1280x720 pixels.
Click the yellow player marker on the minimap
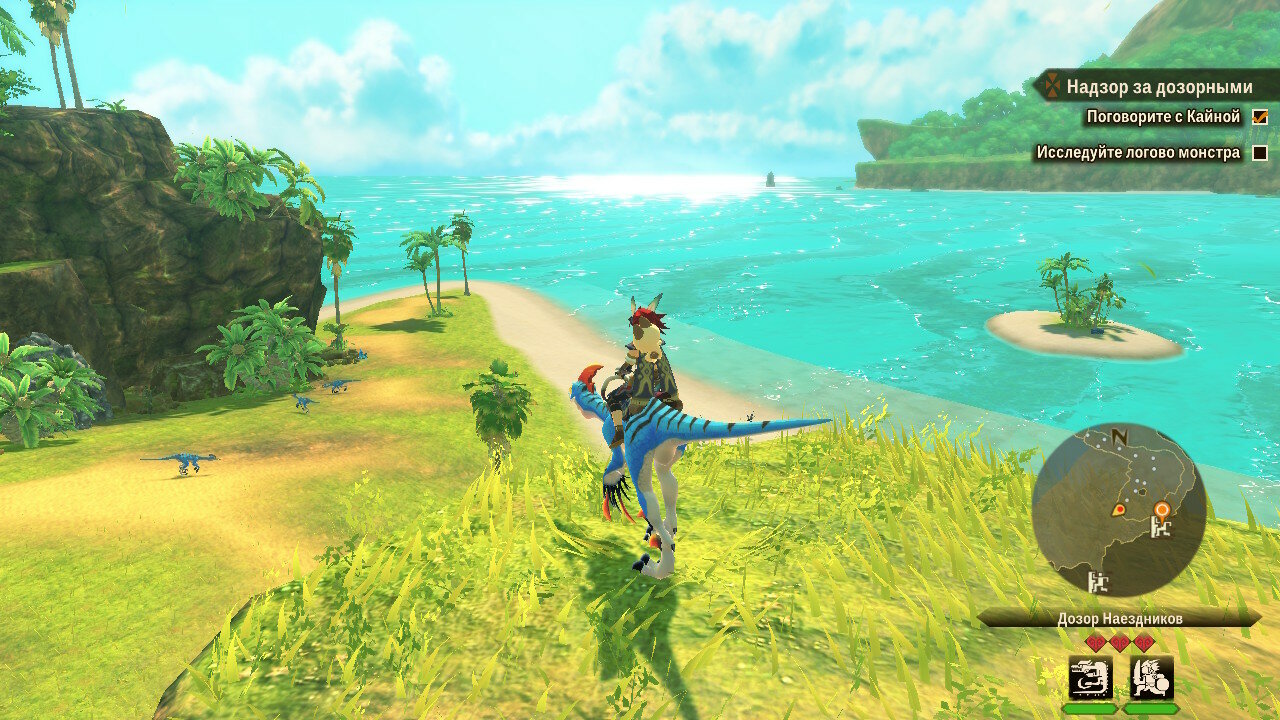coord(1118,510)
